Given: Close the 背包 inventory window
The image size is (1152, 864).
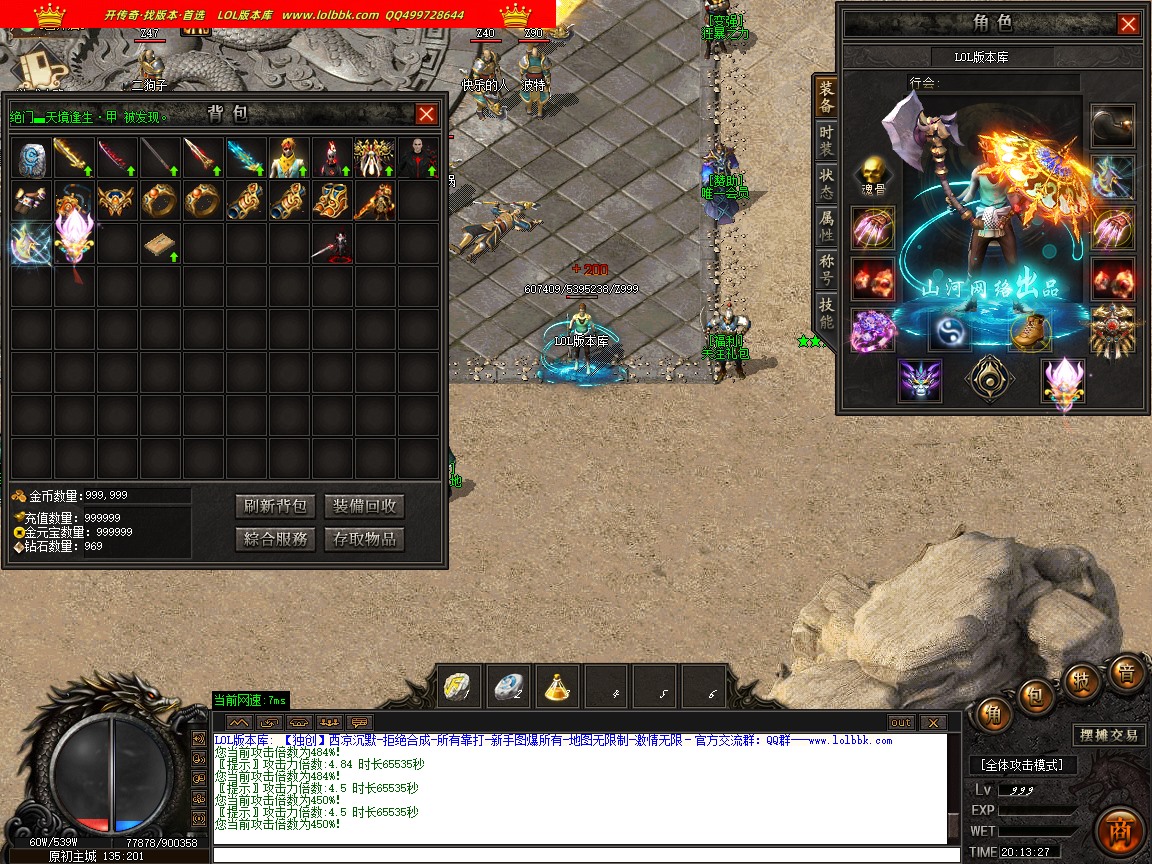Looking at the screenshot, I should coord(427,115).
